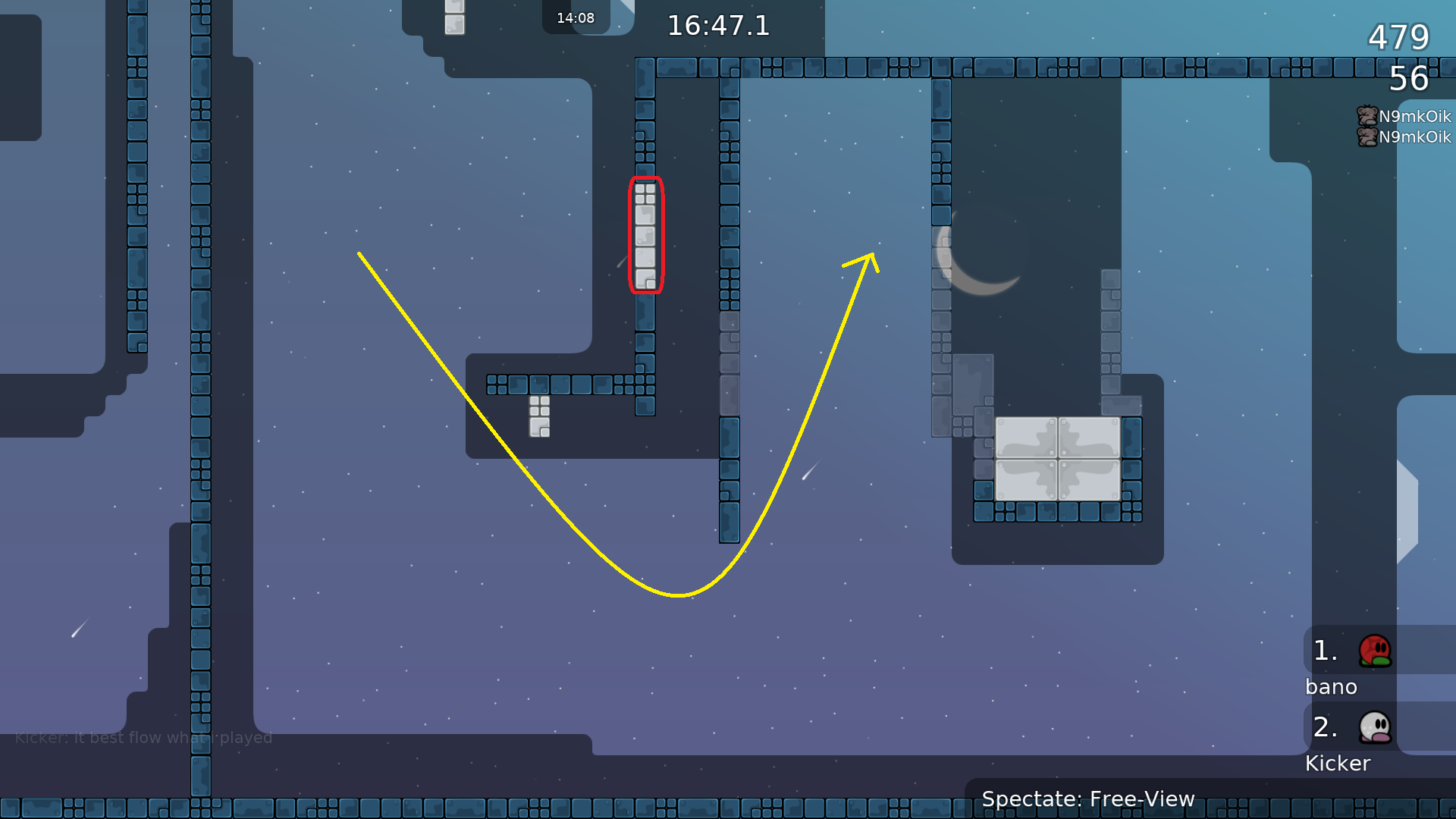Click the second N9mkOik player icon
1456x819 pixels.
pos(1367,137)
